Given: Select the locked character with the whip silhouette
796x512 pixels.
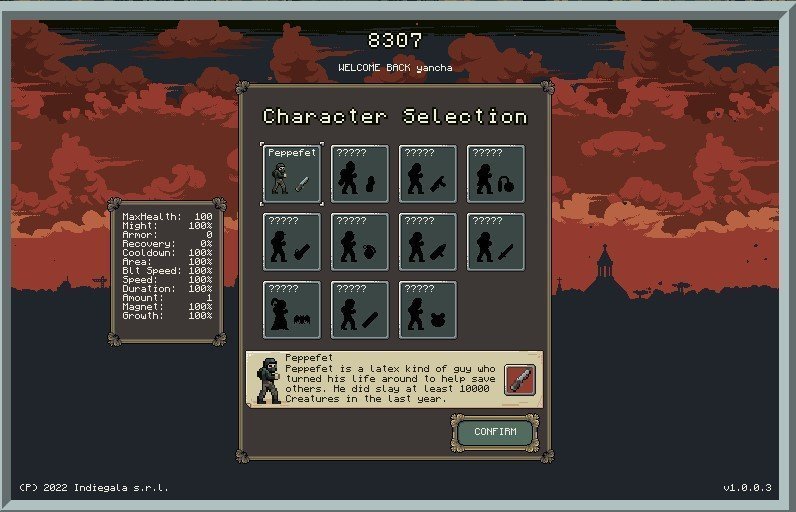Looking at the screenshot, I should coord(496,174).
